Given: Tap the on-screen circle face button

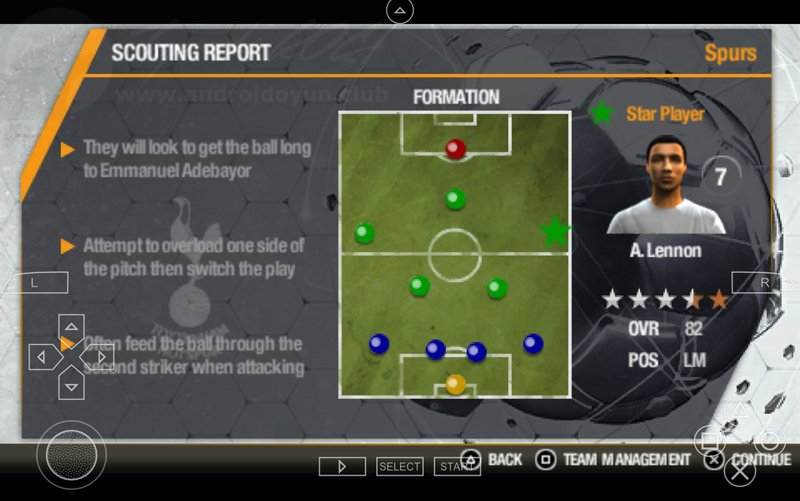Looking at the screenshot, I should [770, 440].
